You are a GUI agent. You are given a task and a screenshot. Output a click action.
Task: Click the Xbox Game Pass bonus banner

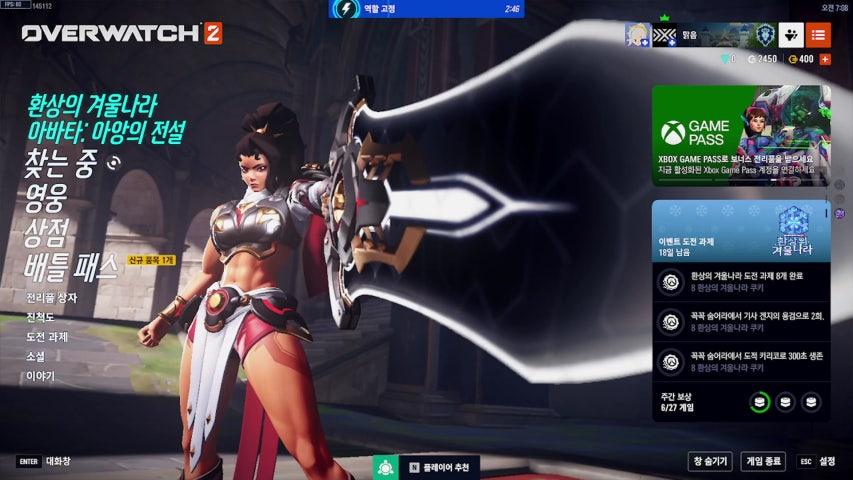(x=741, y=135)
